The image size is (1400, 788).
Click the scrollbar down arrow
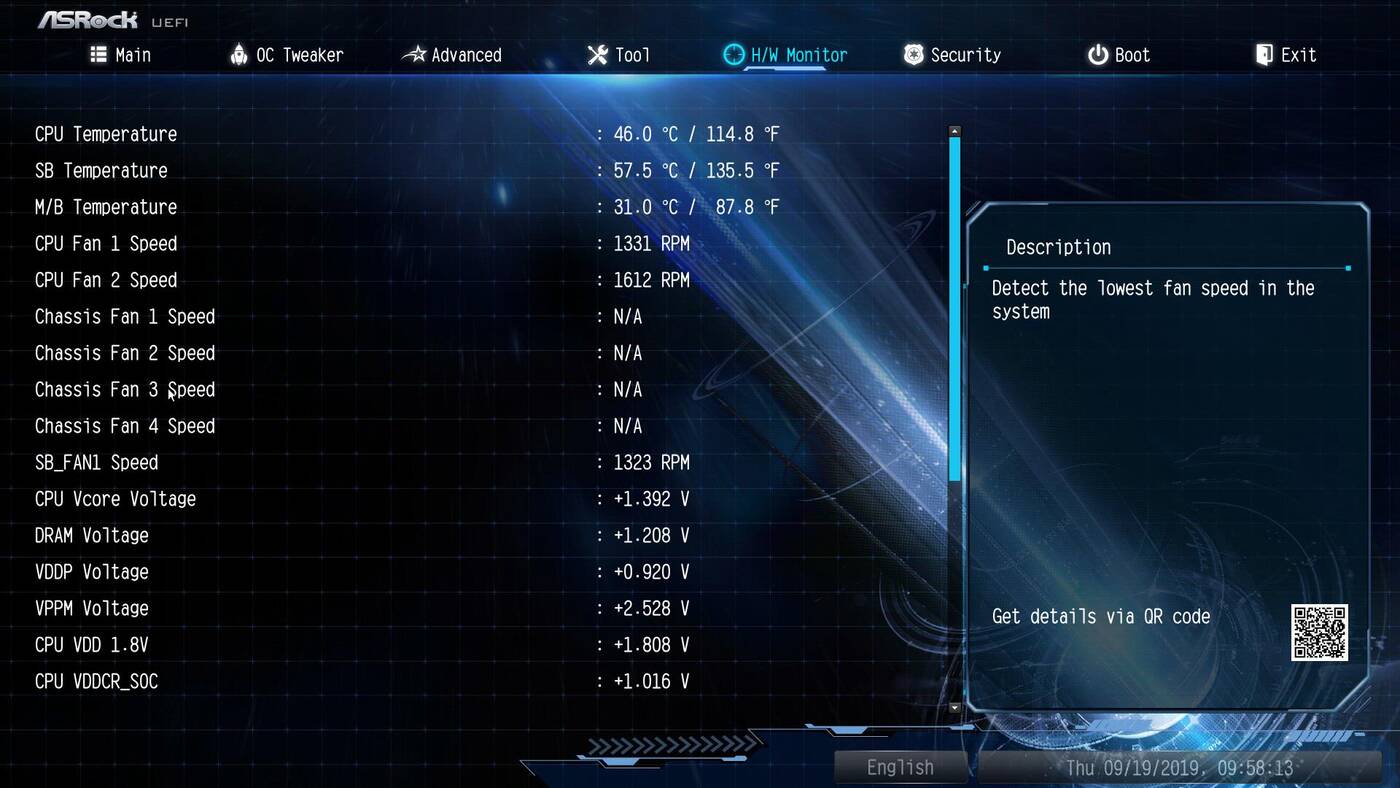click(x=954, y=707)
